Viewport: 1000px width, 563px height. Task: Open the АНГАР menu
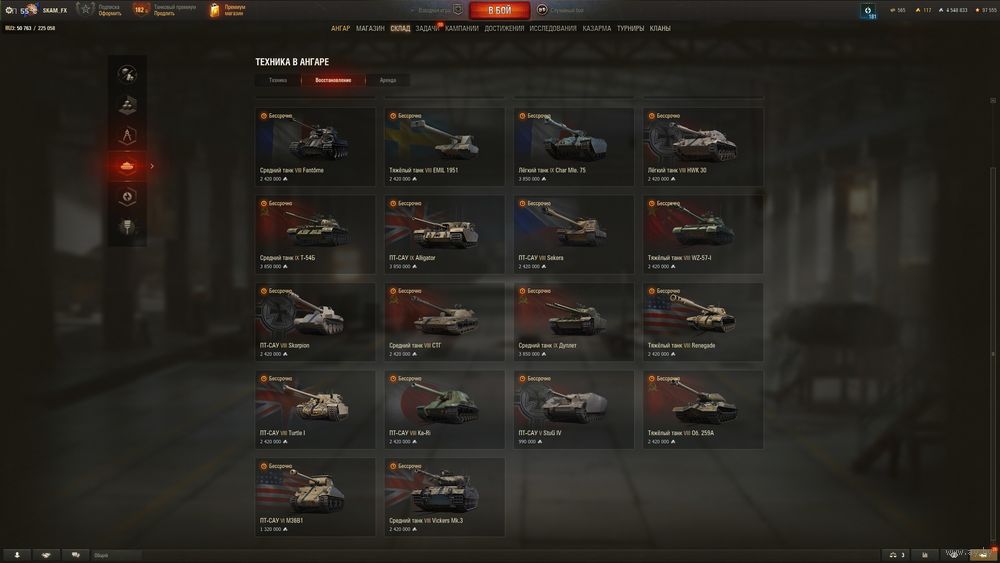point(340,28)
